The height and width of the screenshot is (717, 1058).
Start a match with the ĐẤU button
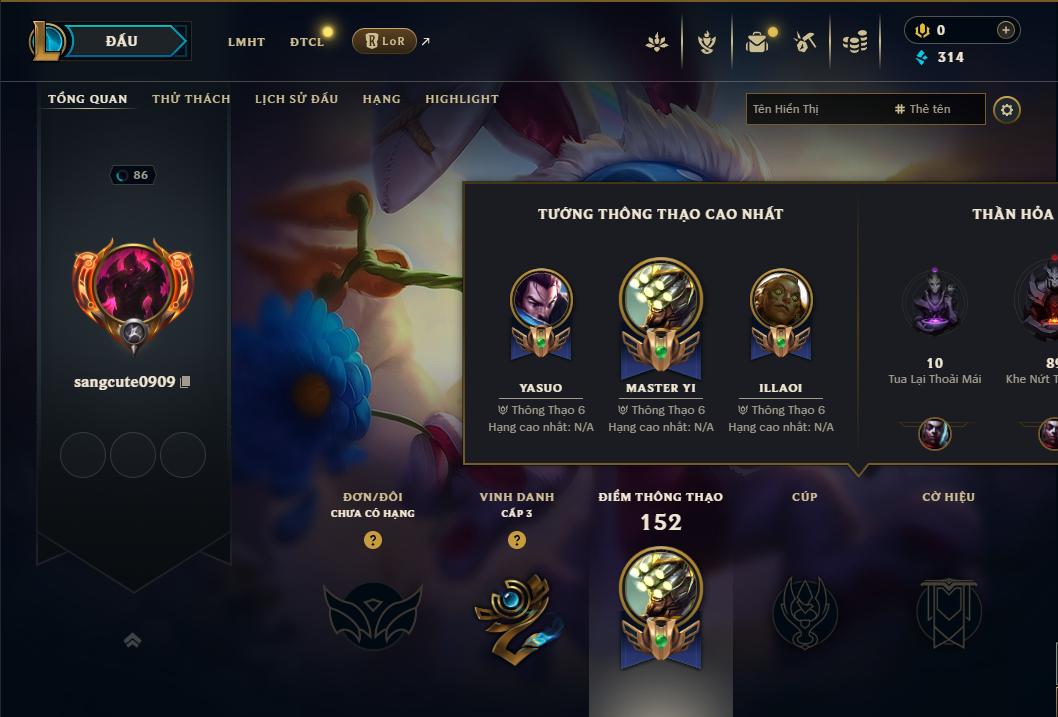[x=121, y=41]
